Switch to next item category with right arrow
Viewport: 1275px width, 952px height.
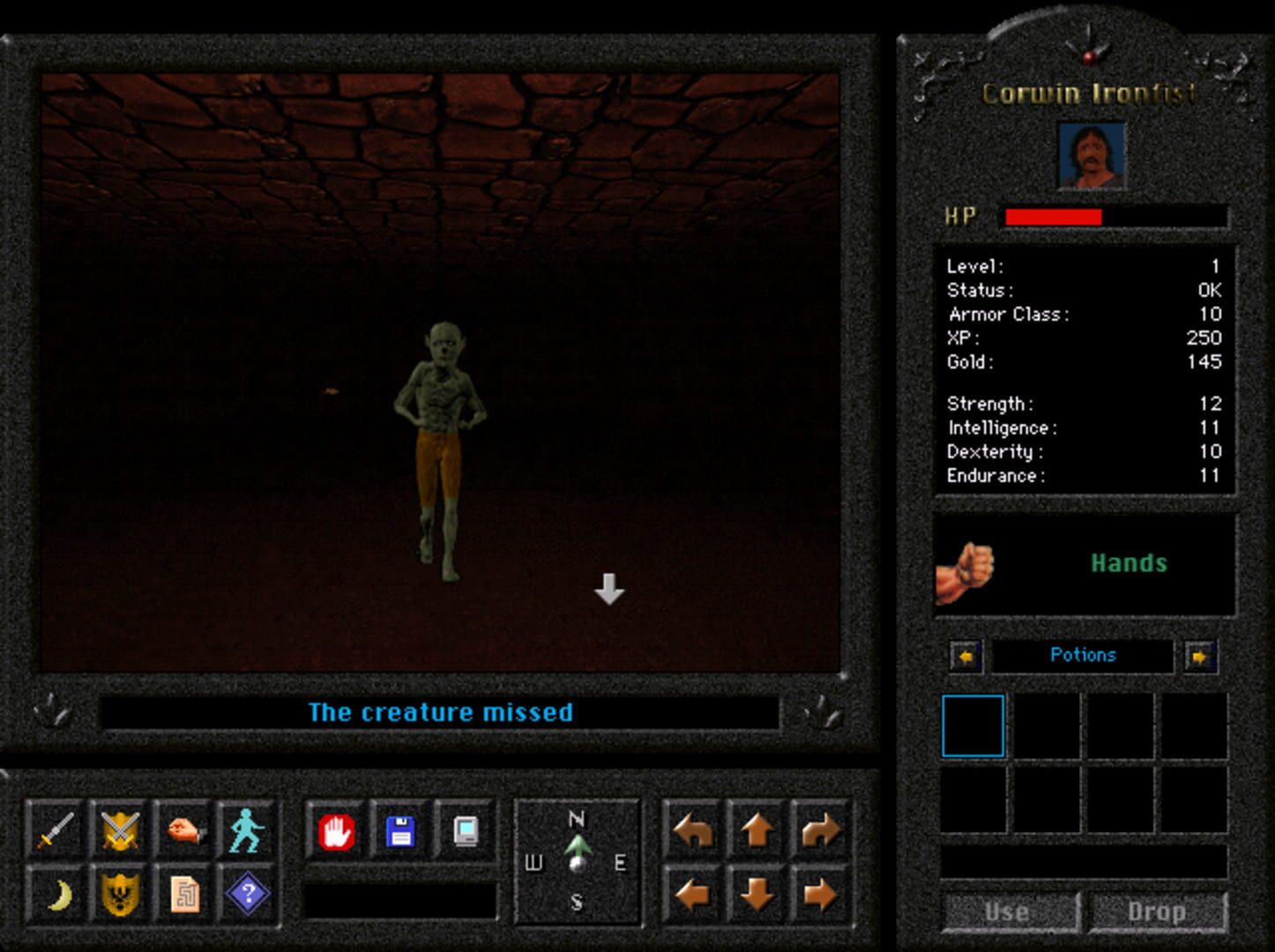click(1201, 656)
